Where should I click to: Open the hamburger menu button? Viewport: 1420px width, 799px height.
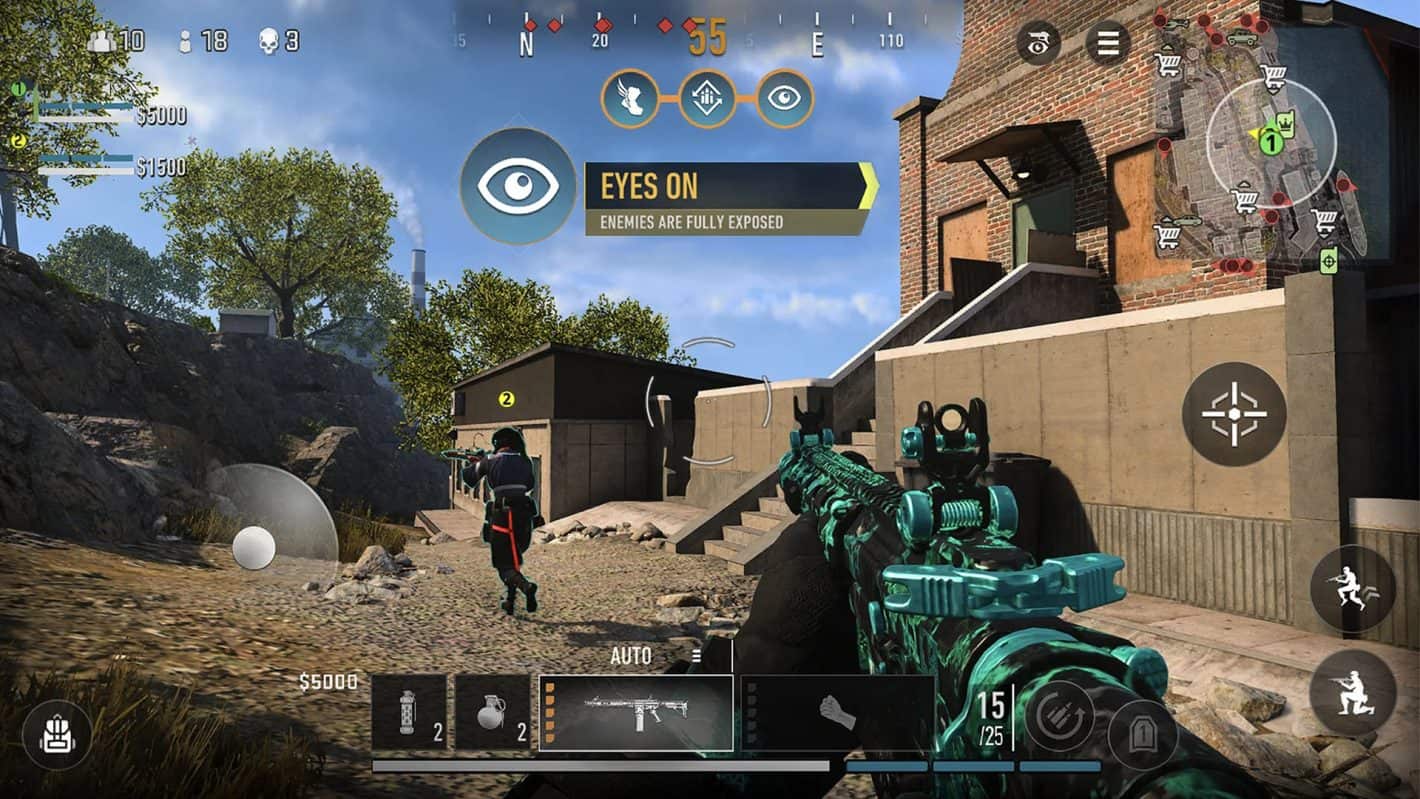tap(1108, 43)
